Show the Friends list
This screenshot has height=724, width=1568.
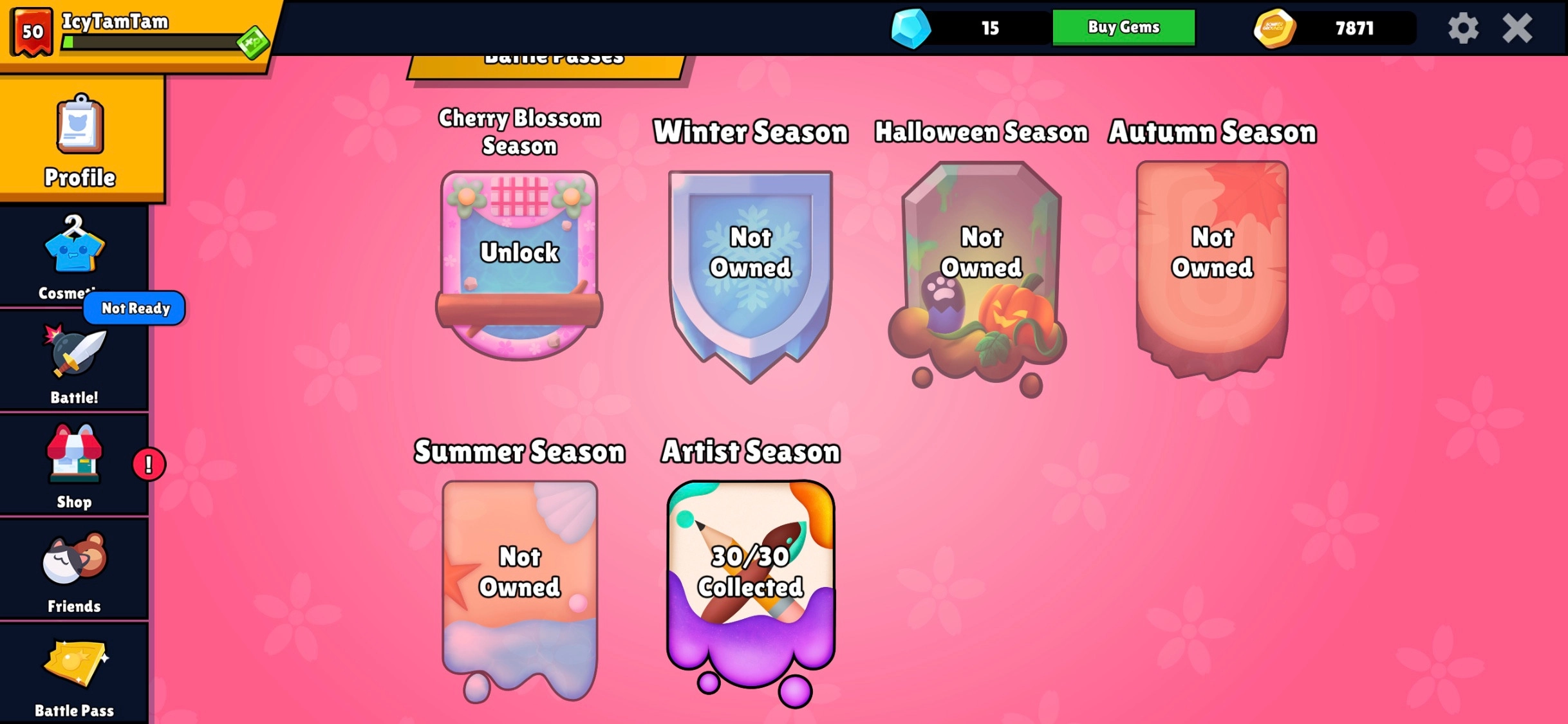coord(74,570)
